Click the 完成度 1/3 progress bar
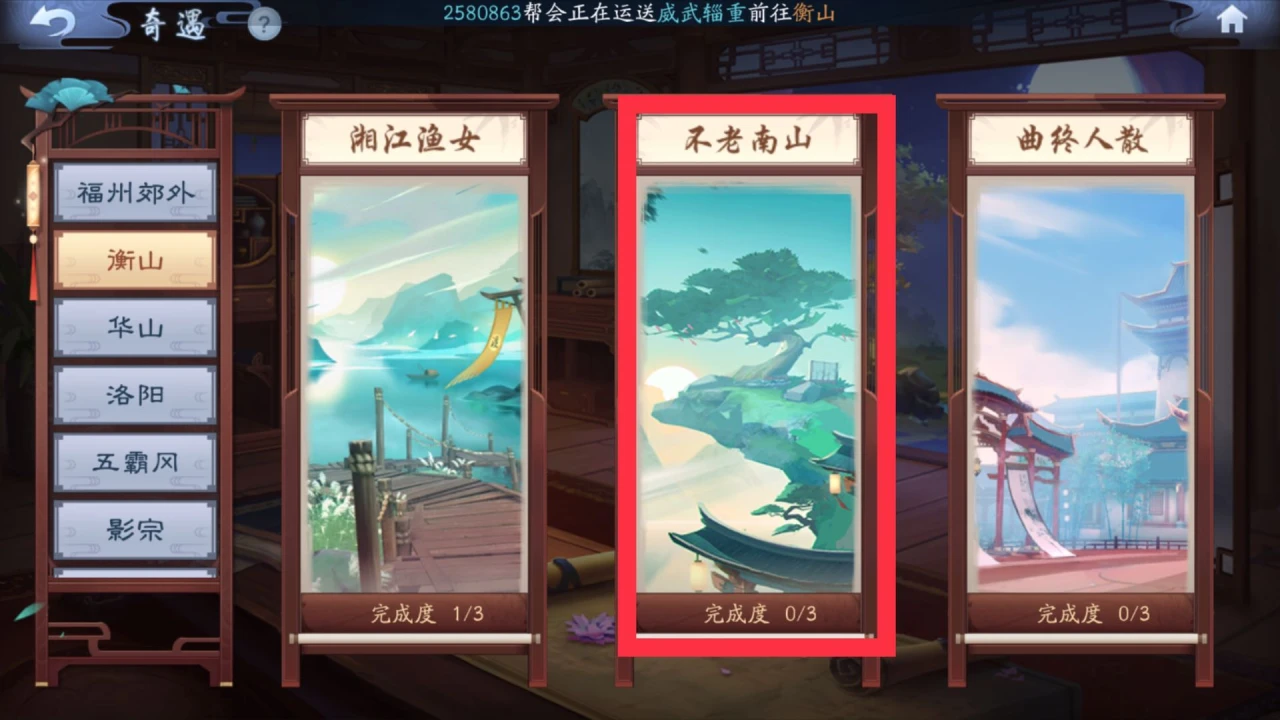The height and width of the screenshot is (720, 1280). pos(416,614)
